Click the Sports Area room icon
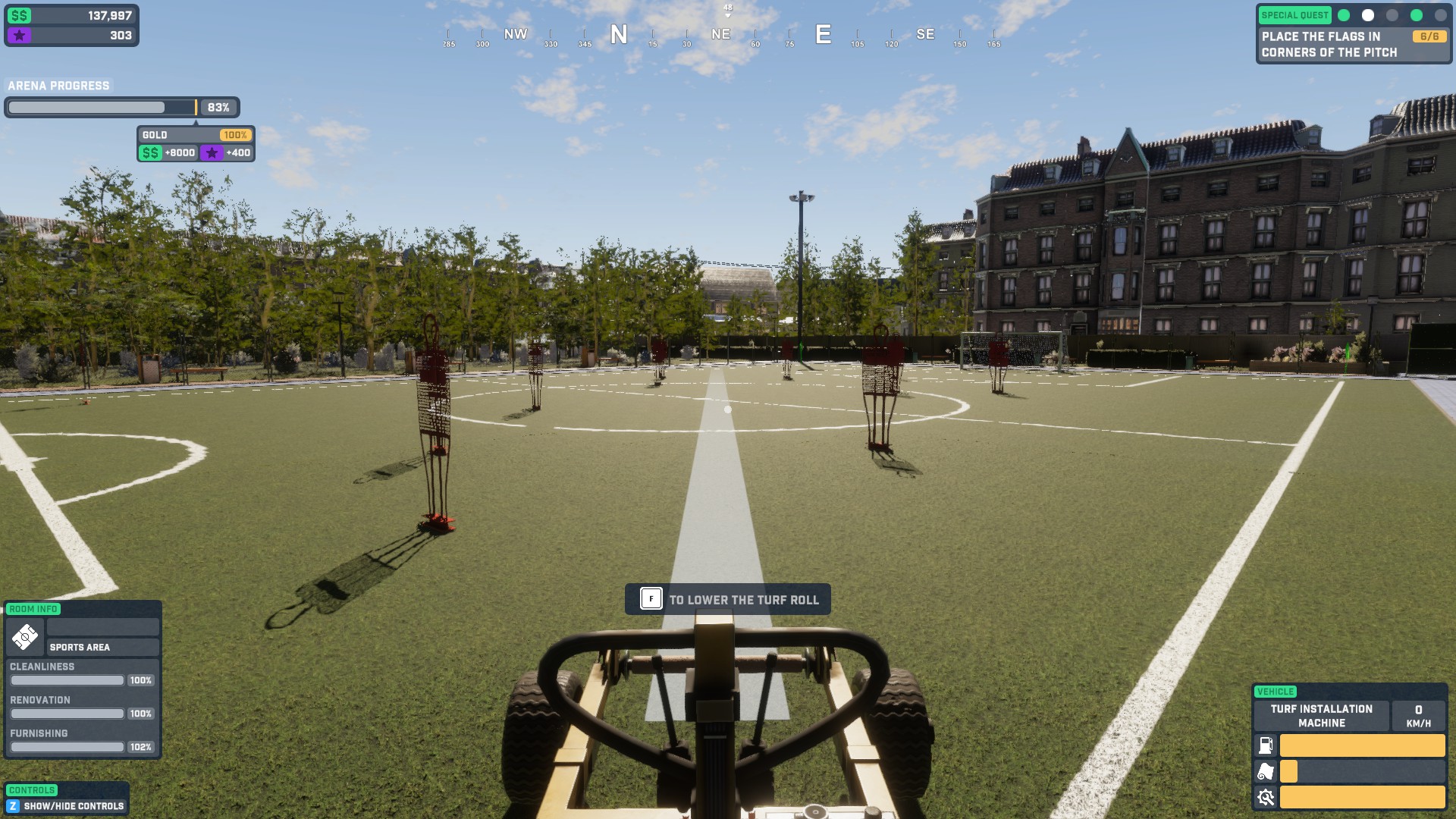The image size is (1456, 819). 25,637
